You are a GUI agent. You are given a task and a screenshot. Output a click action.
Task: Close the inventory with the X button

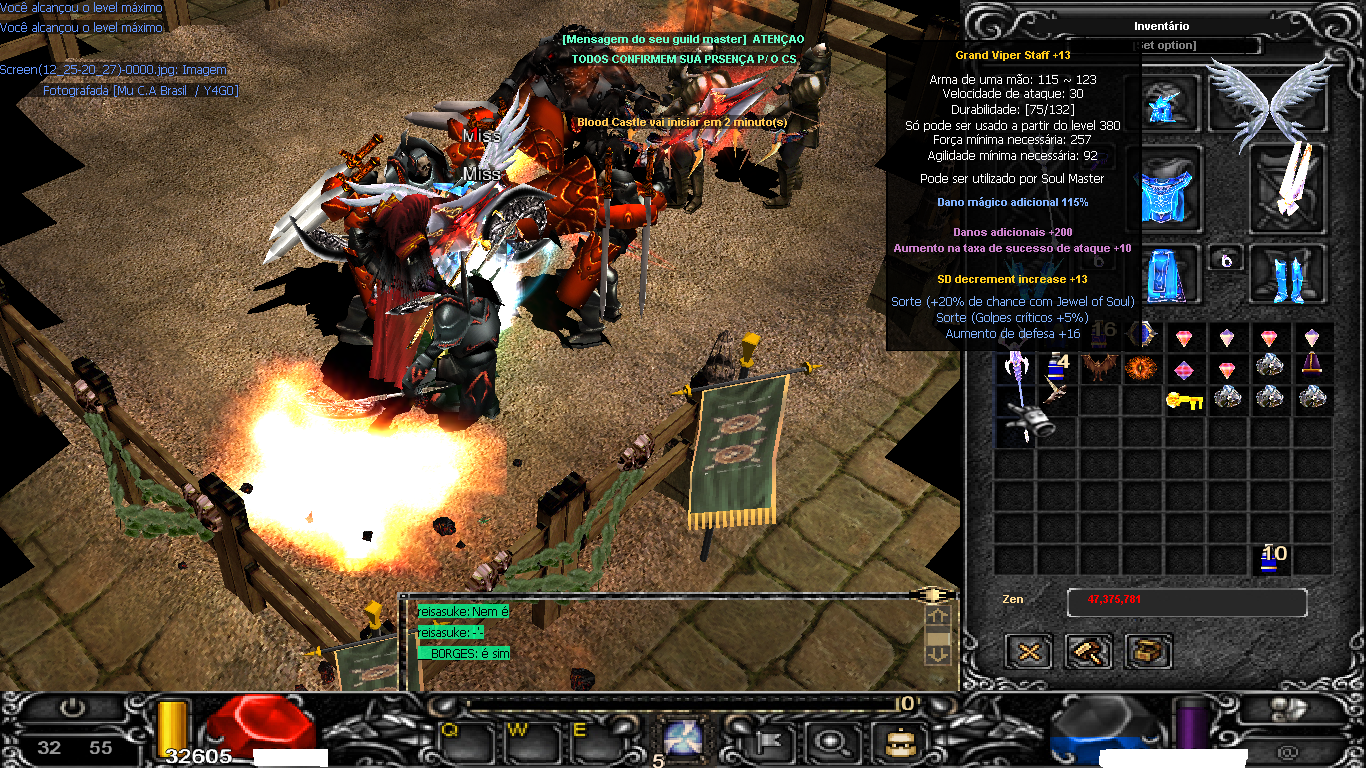pyautogui.click(x=1028, y=652)
